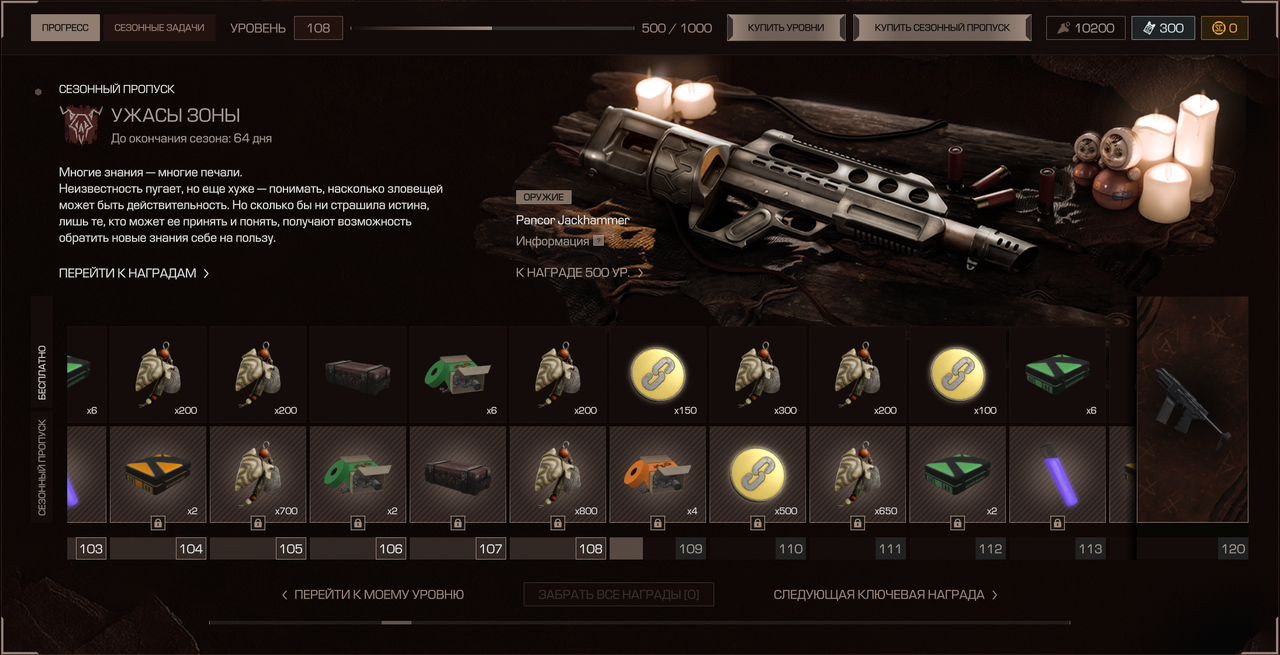The image size is (1280, 655).
Task: Pick the locked purple glowstick reward
Action: pyautogui.click(x=1057, y=474)
